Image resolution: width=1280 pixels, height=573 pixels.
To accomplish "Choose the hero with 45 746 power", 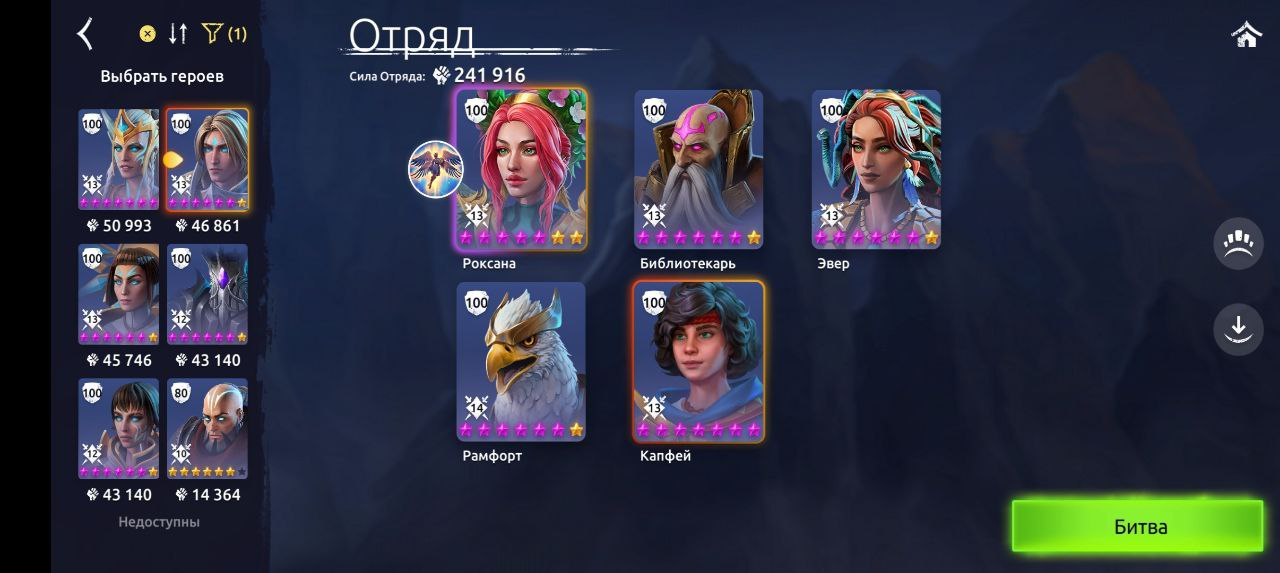I will 119,294.
